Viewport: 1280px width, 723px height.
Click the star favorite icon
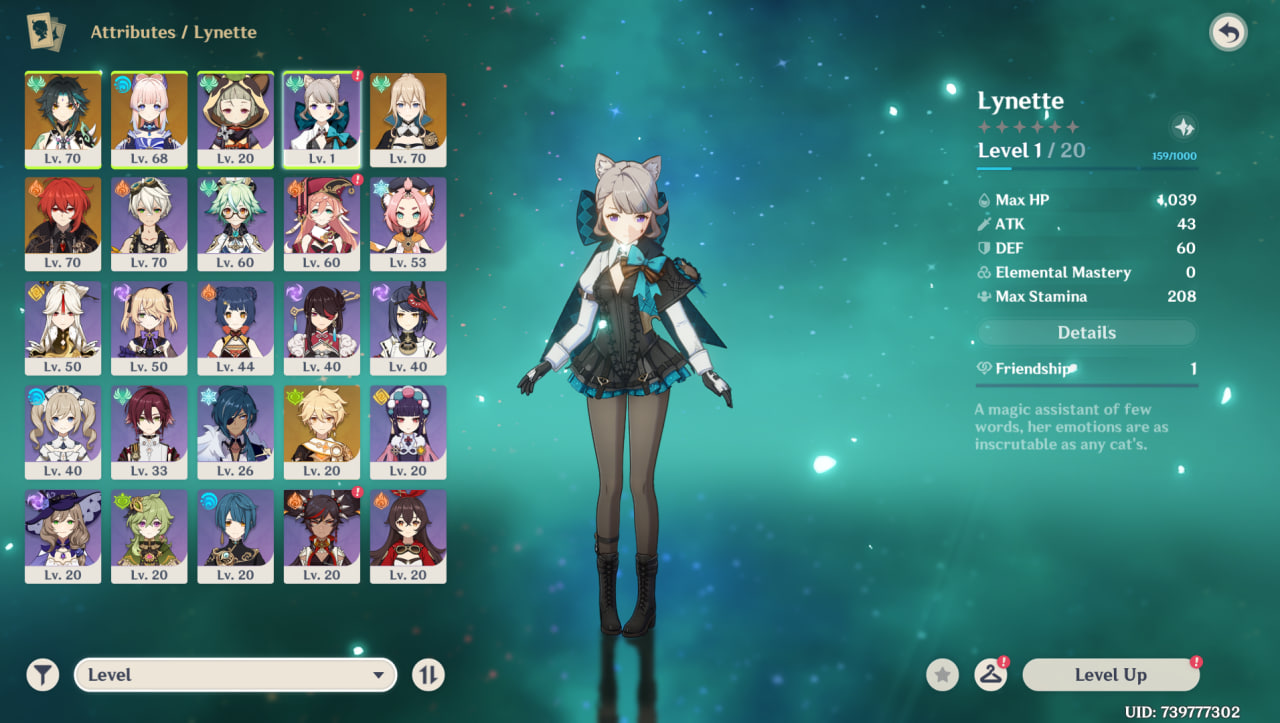click(941, 675)
